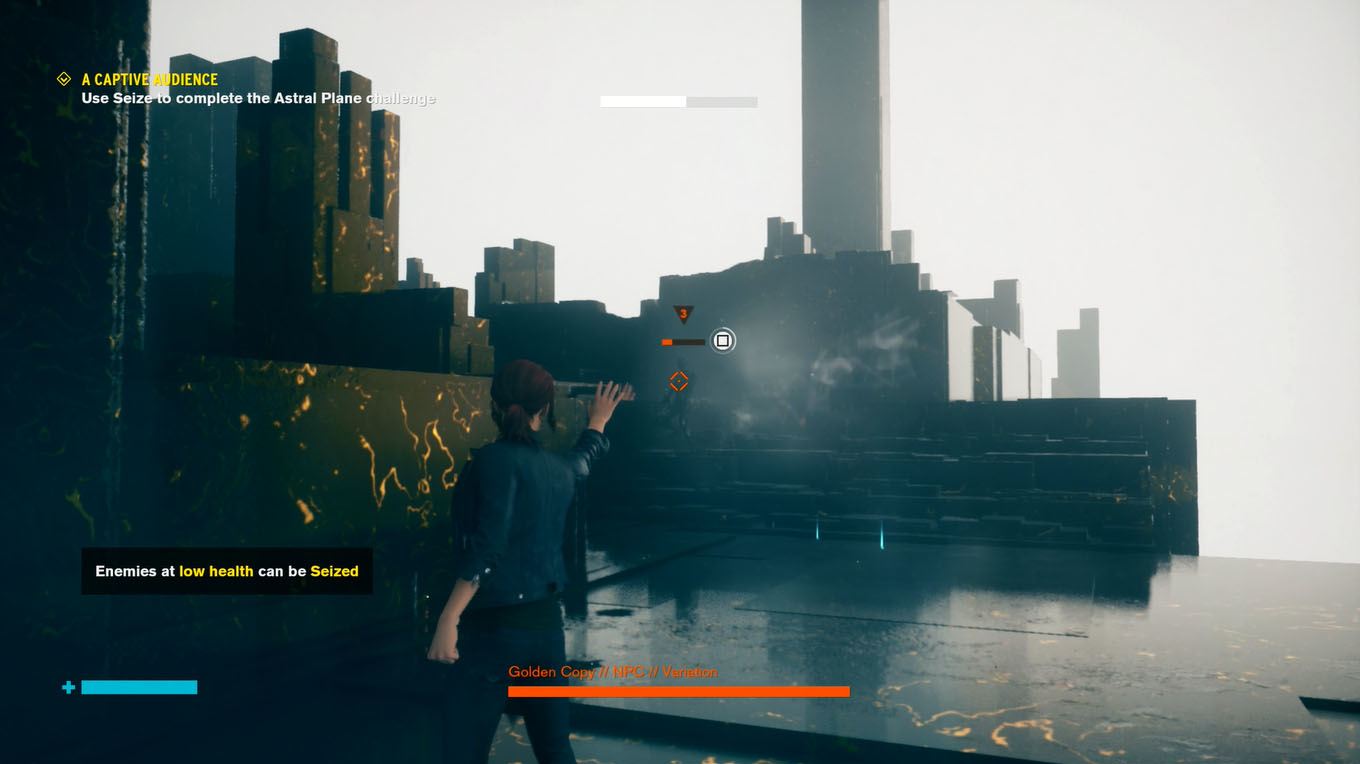Collapse the Golden Copy health readout
Viewport: 1360px width, 764px height.
[x=678, y=690]
